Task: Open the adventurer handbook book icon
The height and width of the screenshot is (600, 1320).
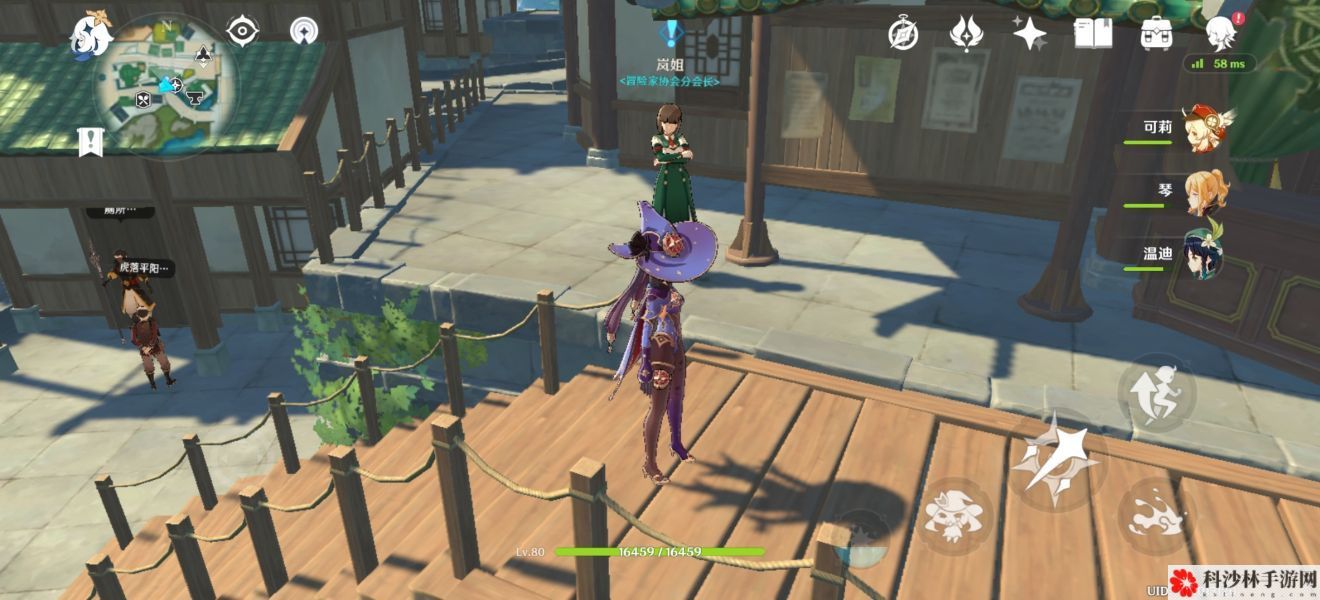Action: [x=1093, y=35]
